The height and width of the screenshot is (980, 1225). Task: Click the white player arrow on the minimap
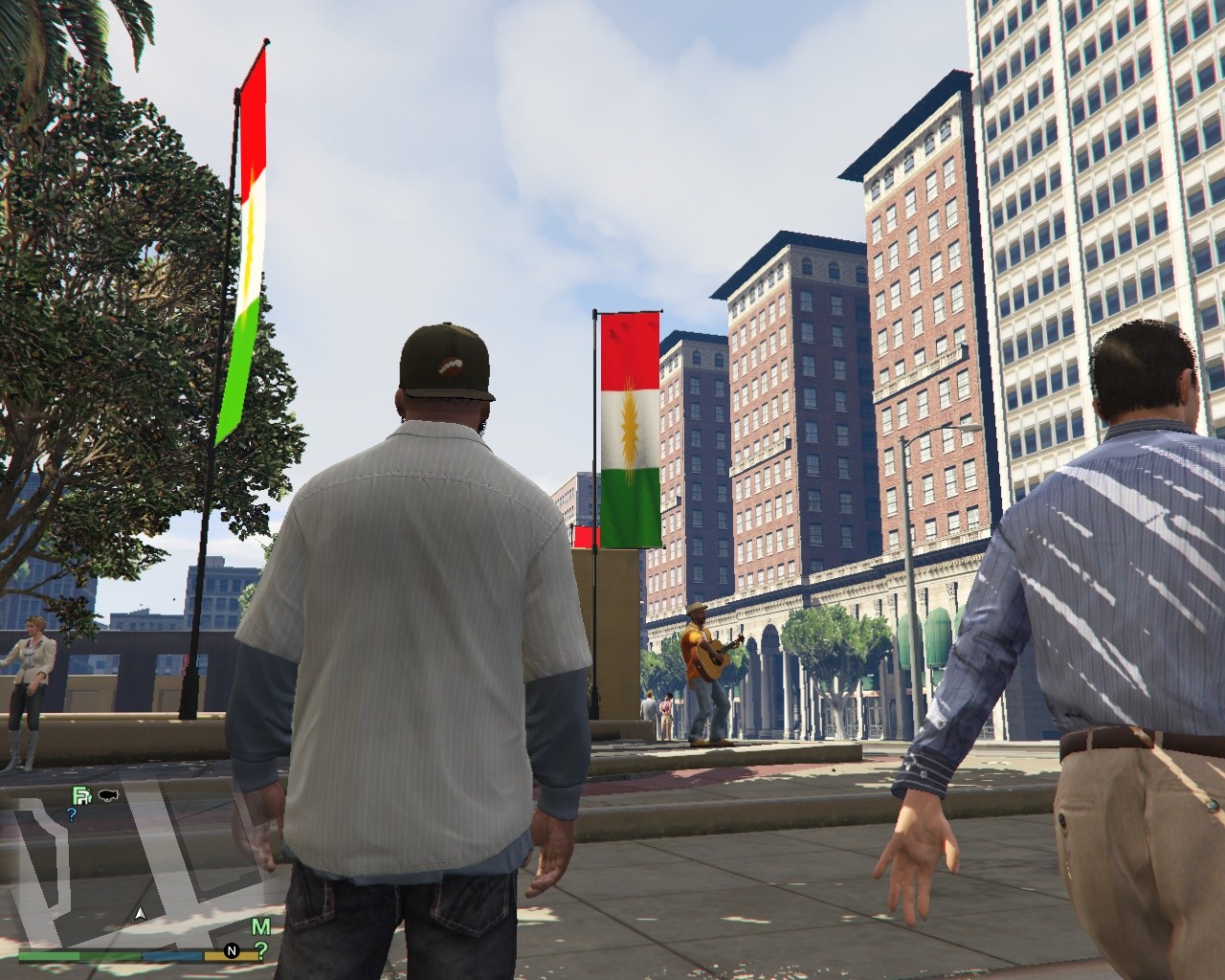click(140, 913)
